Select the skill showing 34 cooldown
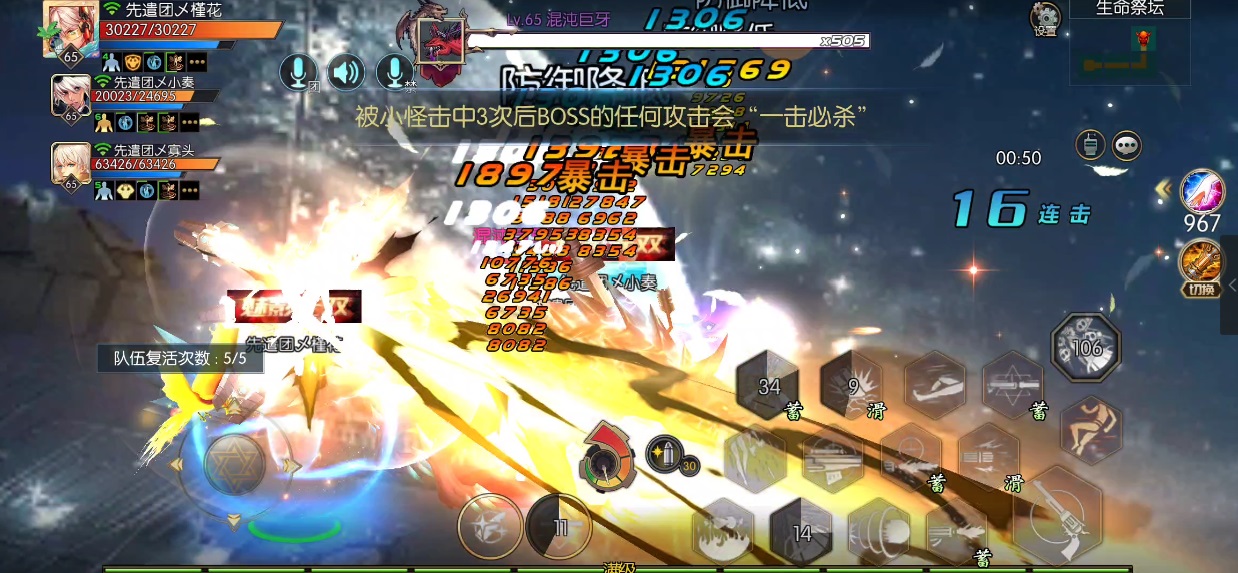The image size is (1238, 573). click(769, 387)
